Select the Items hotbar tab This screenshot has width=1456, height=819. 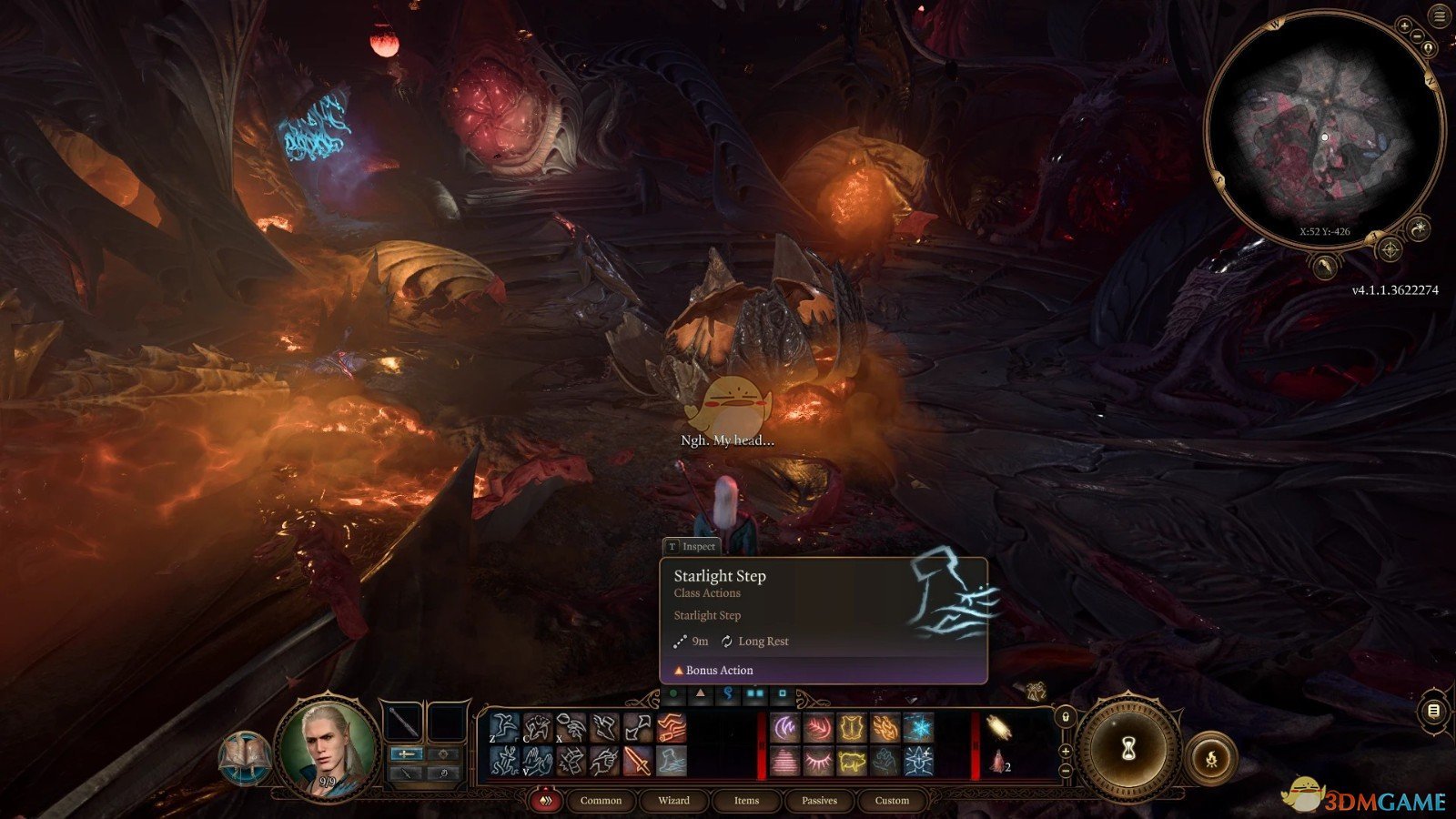[746, 800]
